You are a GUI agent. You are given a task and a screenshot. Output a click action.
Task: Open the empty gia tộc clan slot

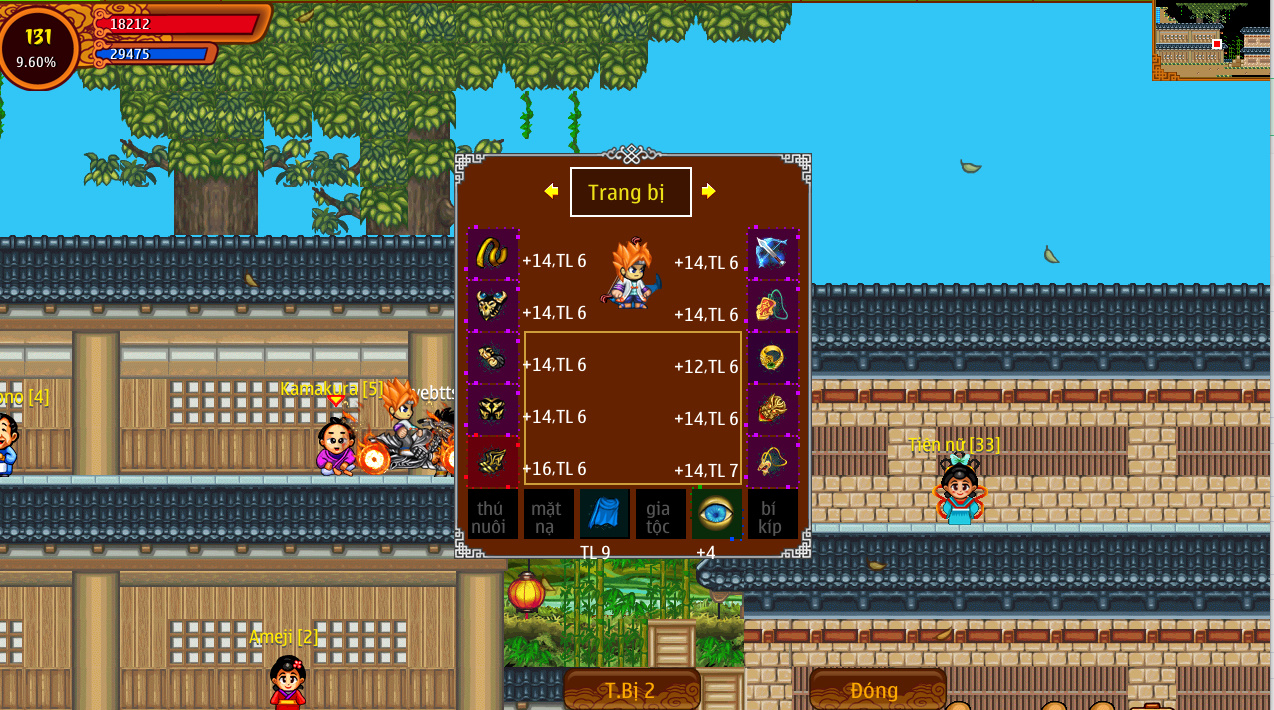pyautogui.click(x=660, y=514)
